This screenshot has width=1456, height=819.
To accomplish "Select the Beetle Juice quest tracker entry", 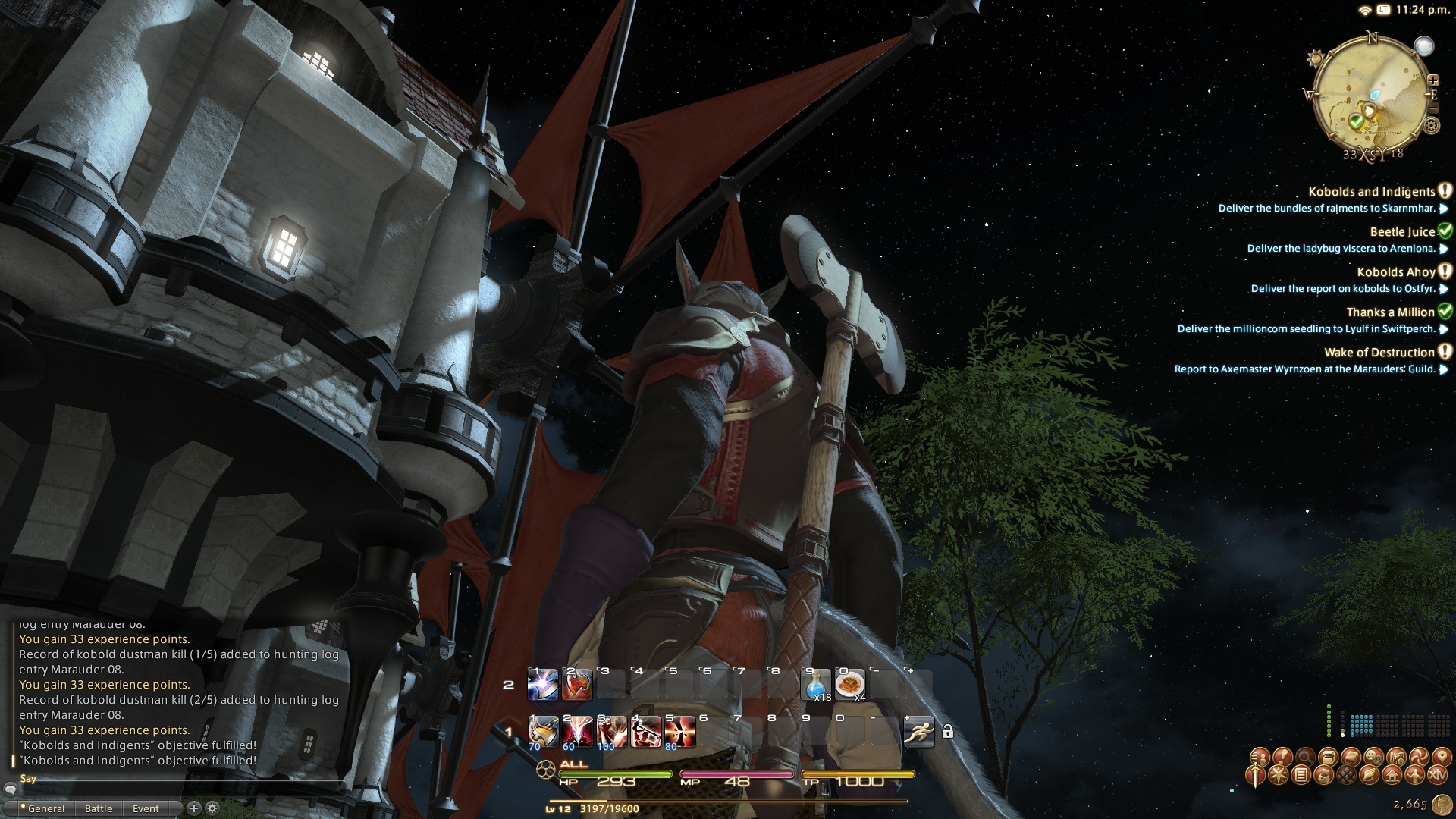I will [1401, 232].
